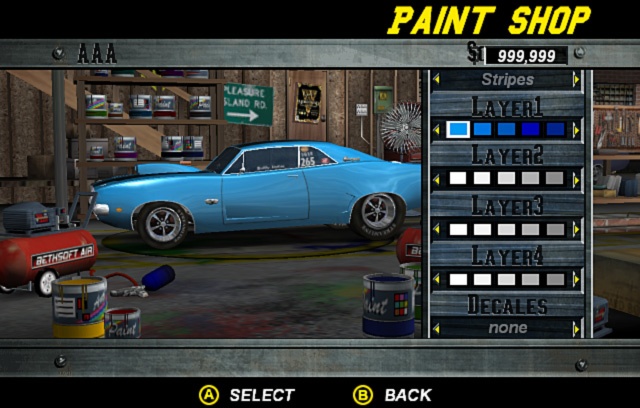Click the left arrow beside Decales none
This screenshot has height=408, width=640.
436,328
